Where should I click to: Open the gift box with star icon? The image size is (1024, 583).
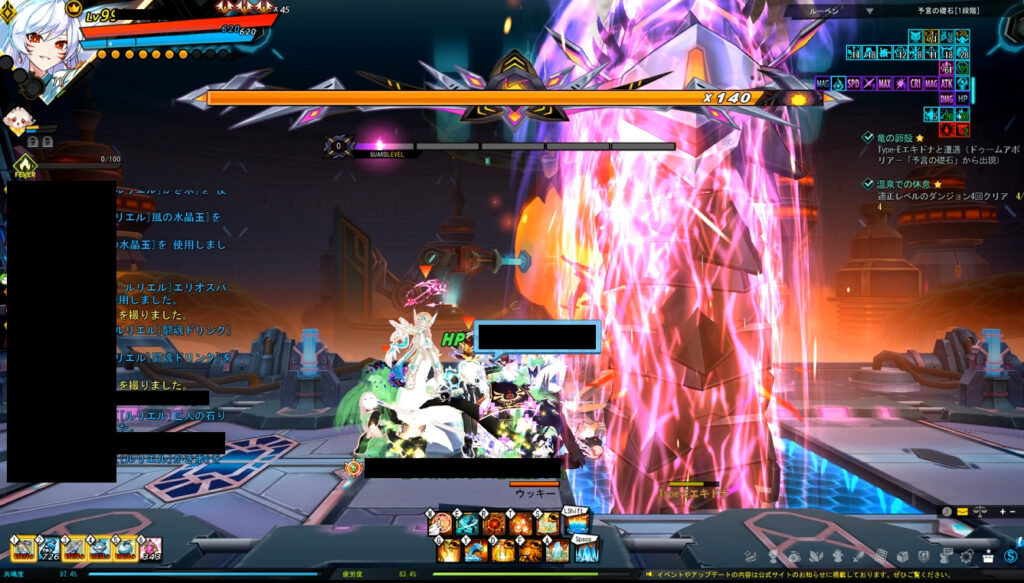988,556
